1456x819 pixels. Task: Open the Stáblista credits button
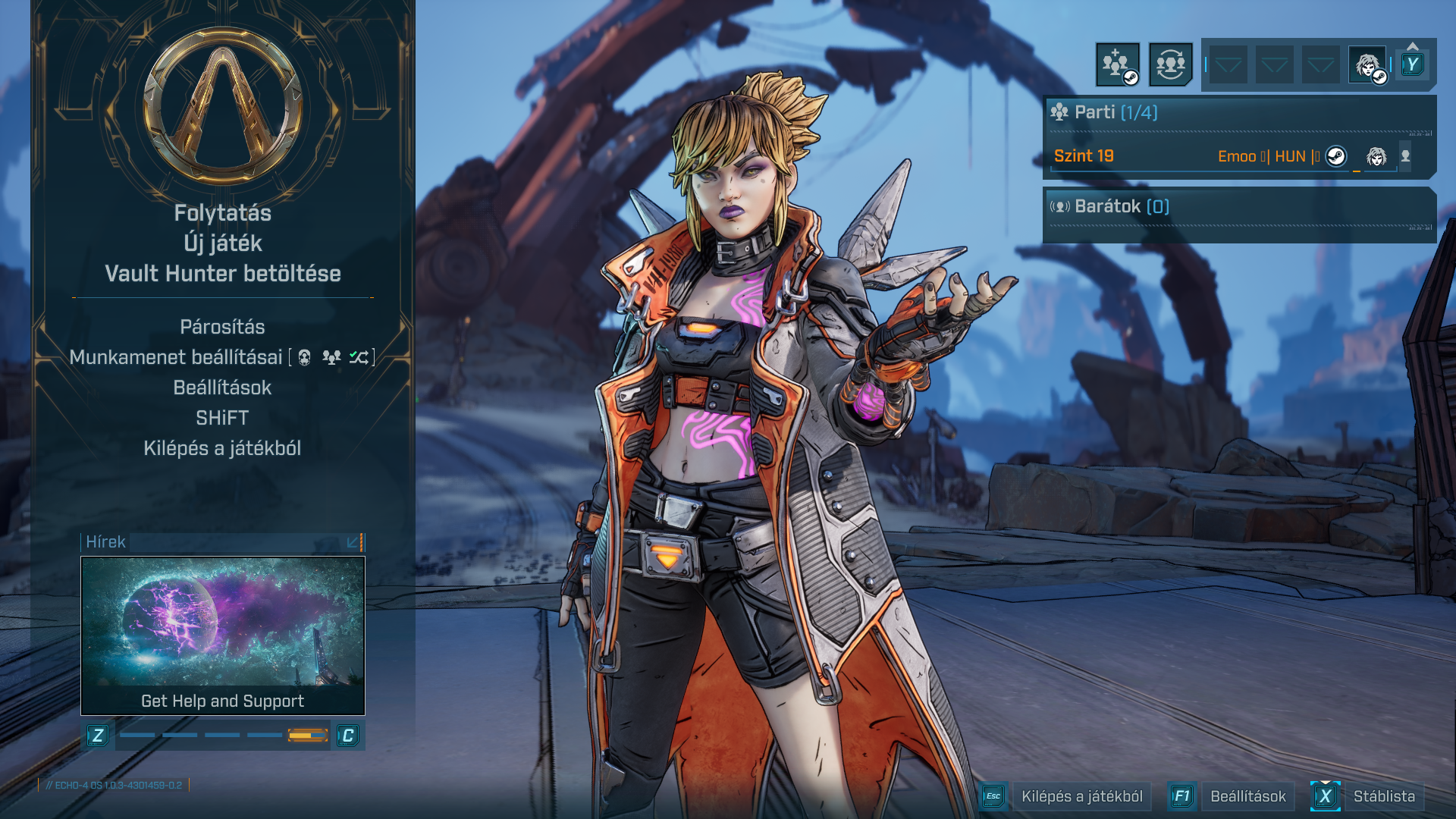click(x=1383, y=796)
